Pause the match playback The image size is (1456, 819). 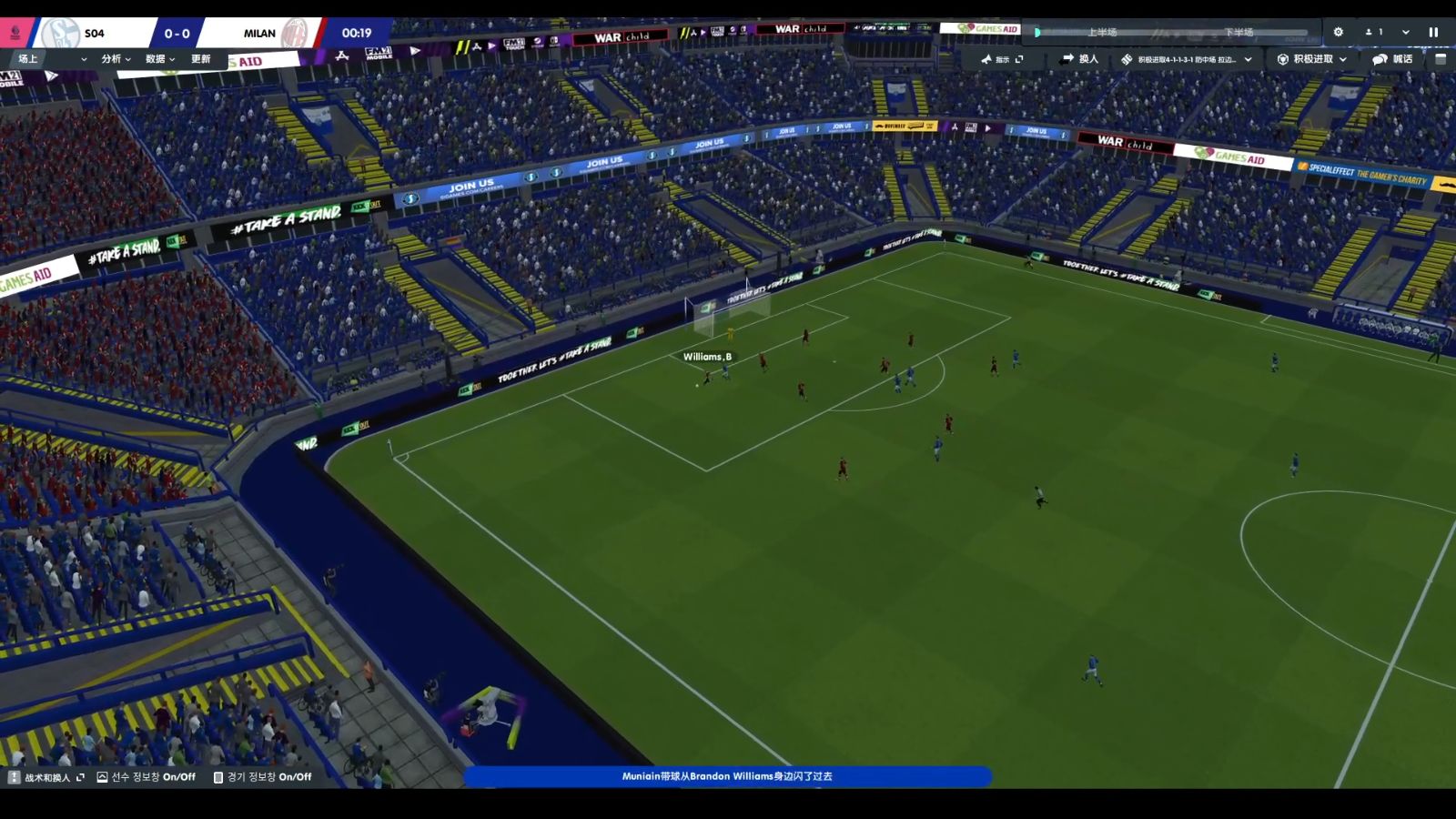(x=1433, y=32)
